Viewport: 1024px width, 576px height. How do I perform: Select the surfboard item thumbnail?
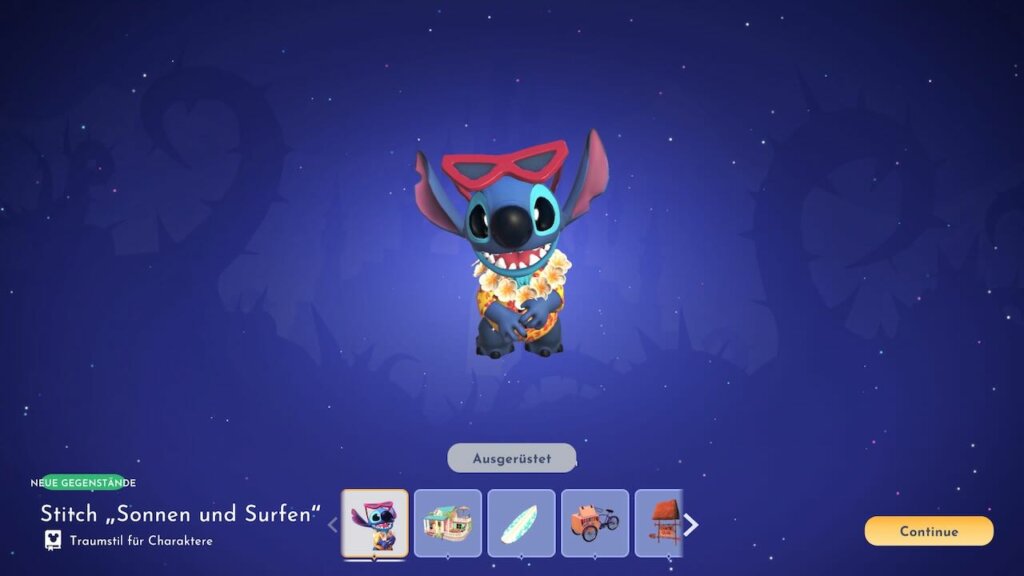pos(521,523)
